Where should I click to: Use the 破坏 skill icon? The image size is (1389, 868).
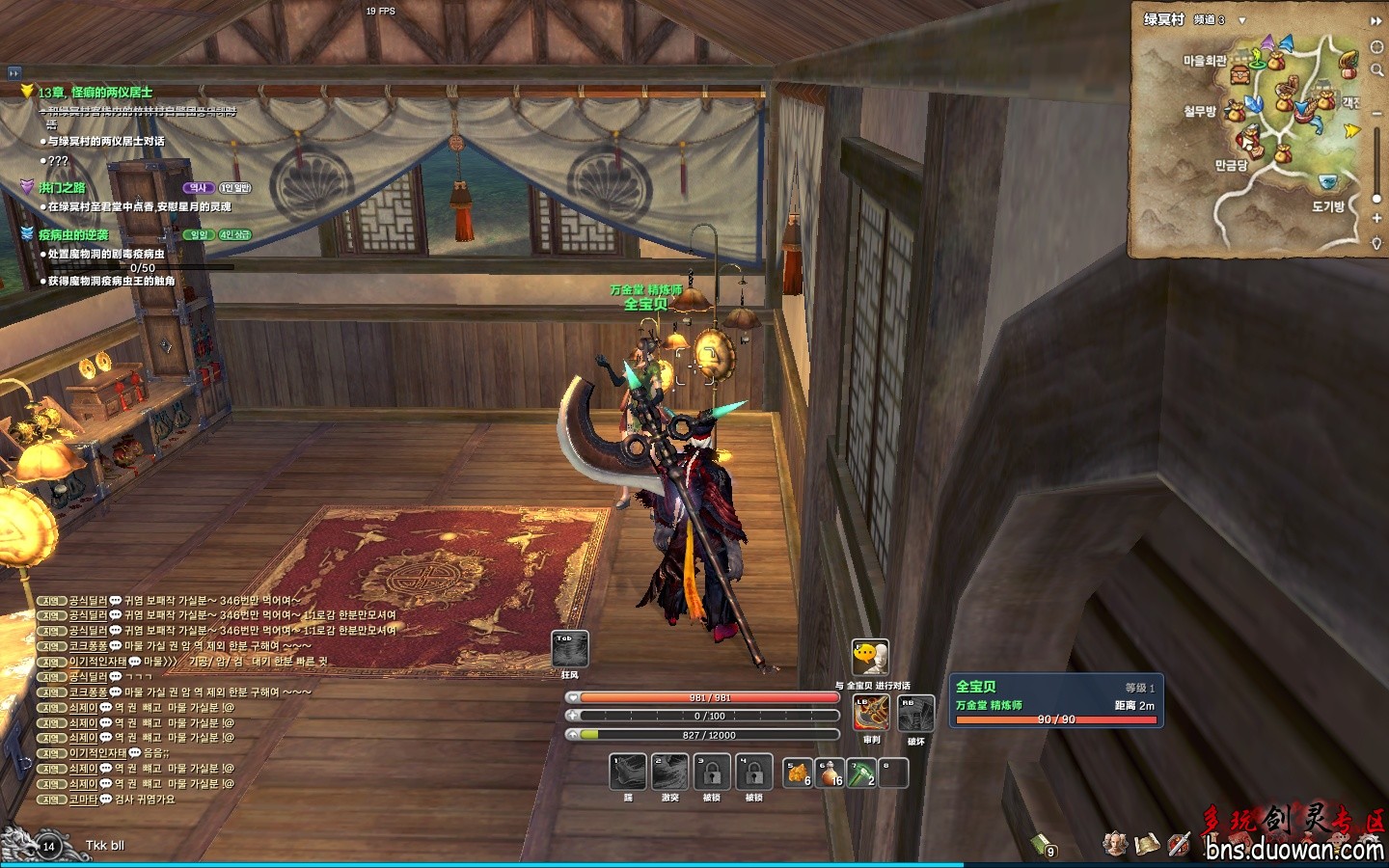tap(915, 714)
